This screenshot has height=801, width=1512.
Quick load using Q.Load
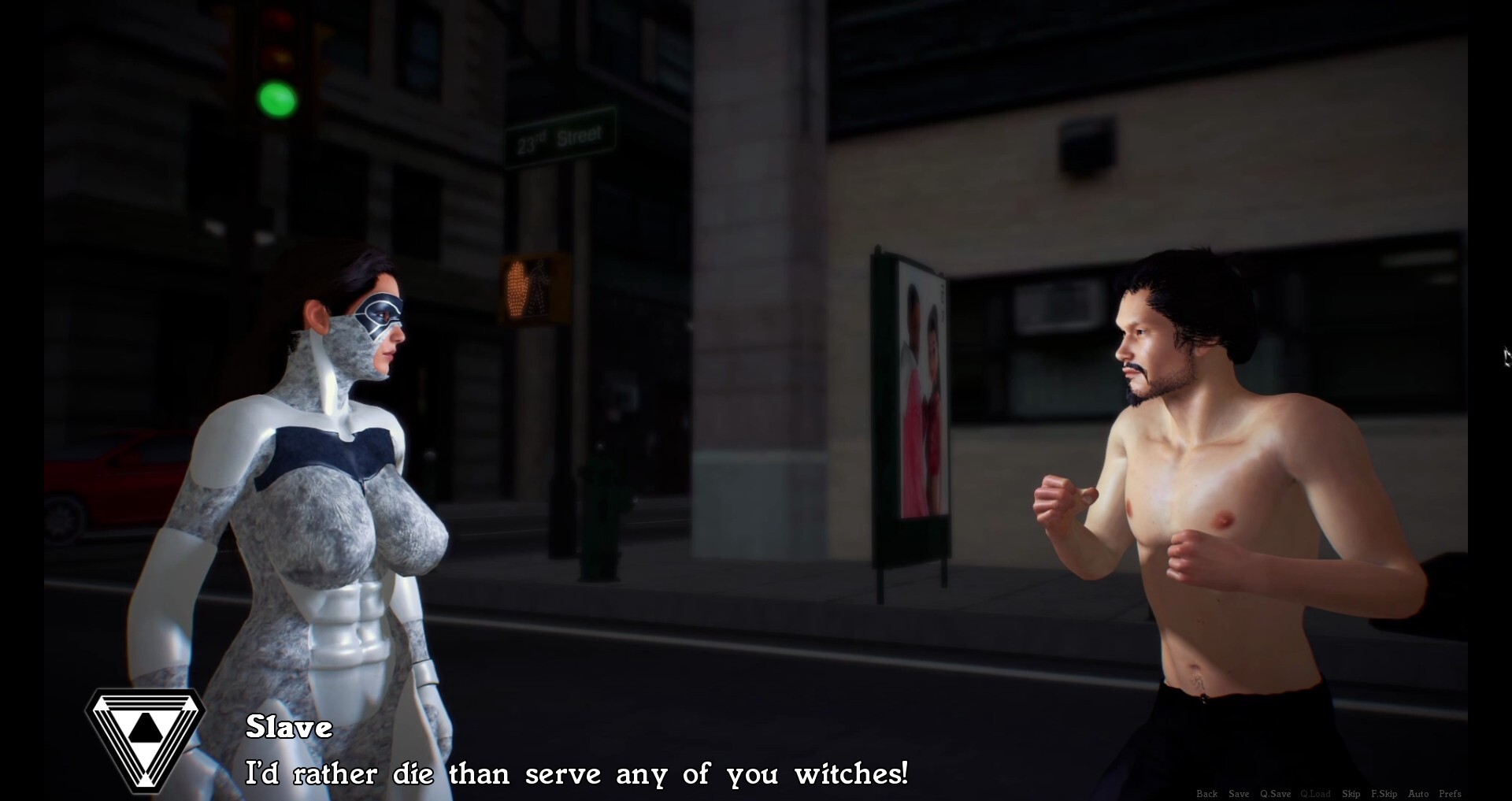(1315, 794)
